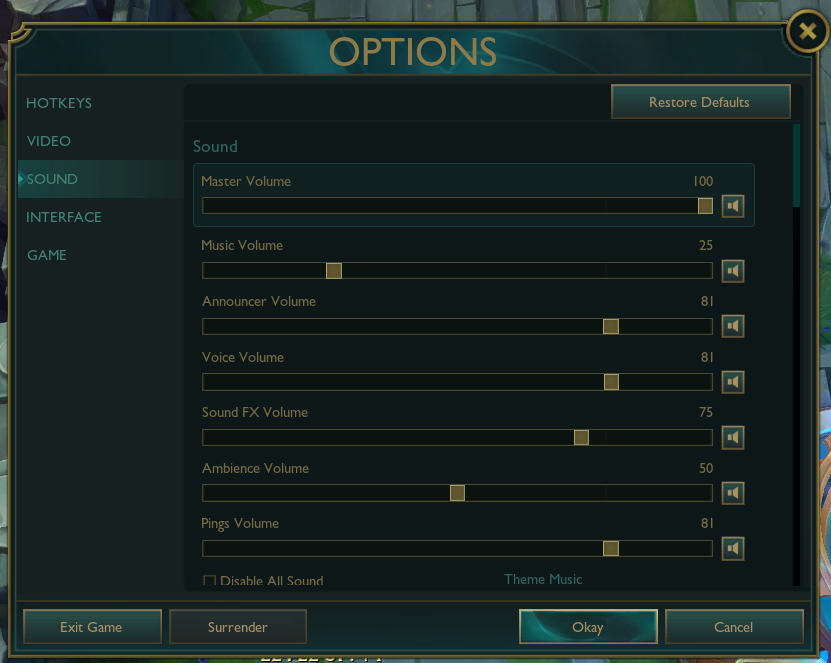
Task: Confirm changes with the Okay button
Action: [x=588, y=627]
